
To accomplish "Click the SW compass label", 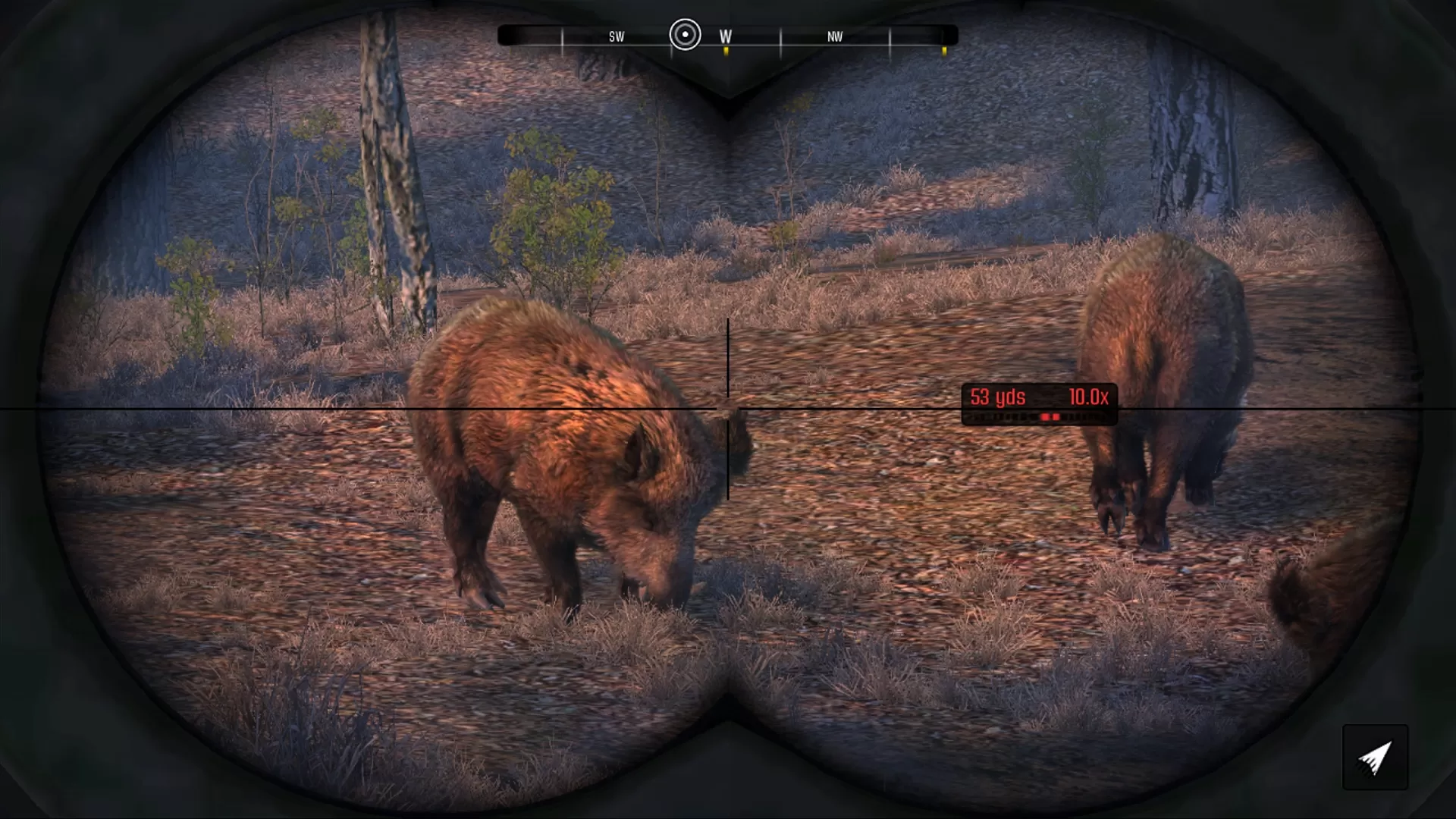I will tap(616, 35).
